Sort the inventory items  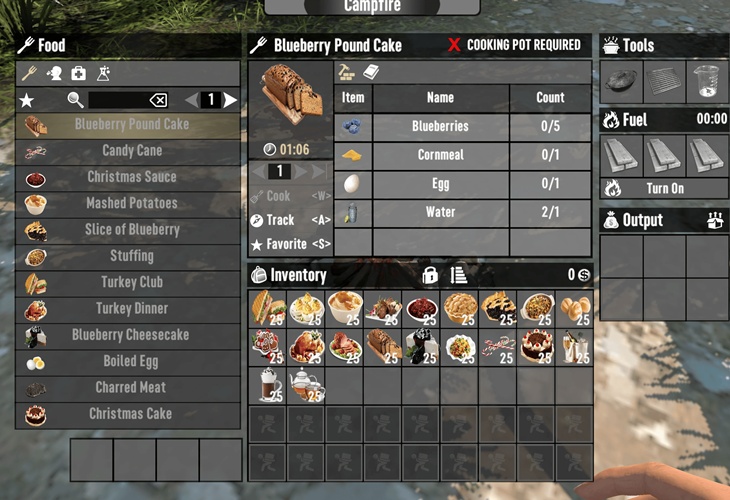(459, 275)
